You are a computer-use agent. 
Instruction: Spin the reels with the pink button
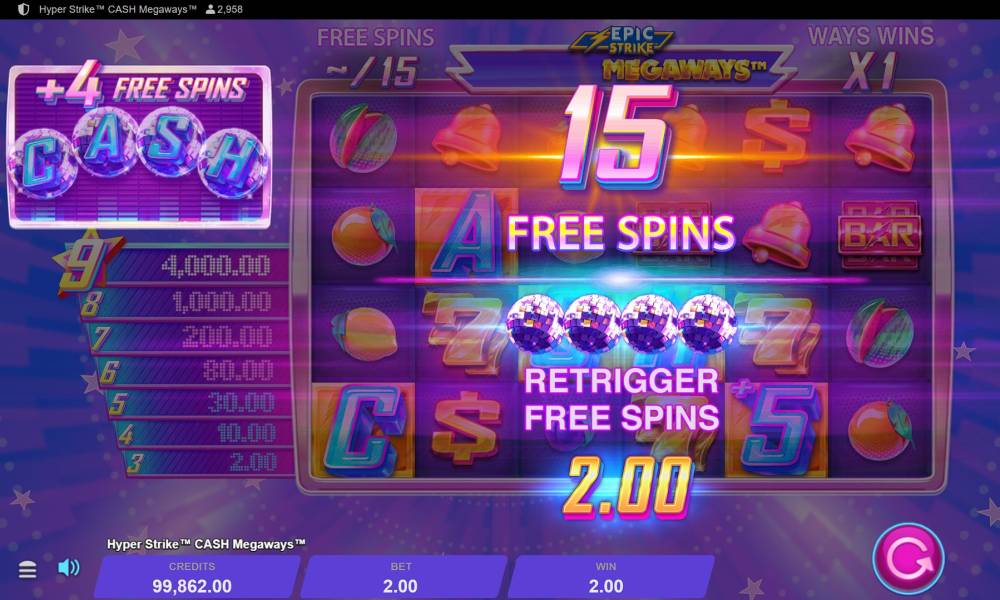[x=907, y=559]
